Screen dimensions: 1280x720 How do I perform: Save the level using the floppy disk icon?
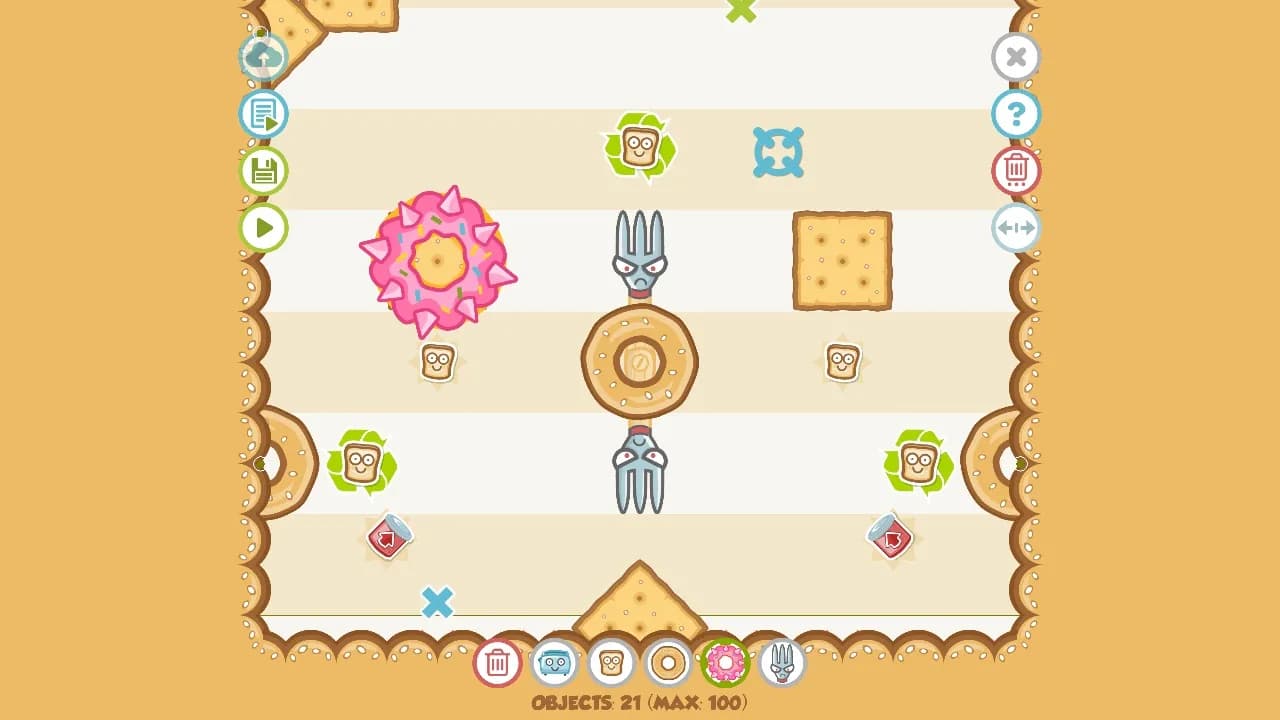coord(263,171)
